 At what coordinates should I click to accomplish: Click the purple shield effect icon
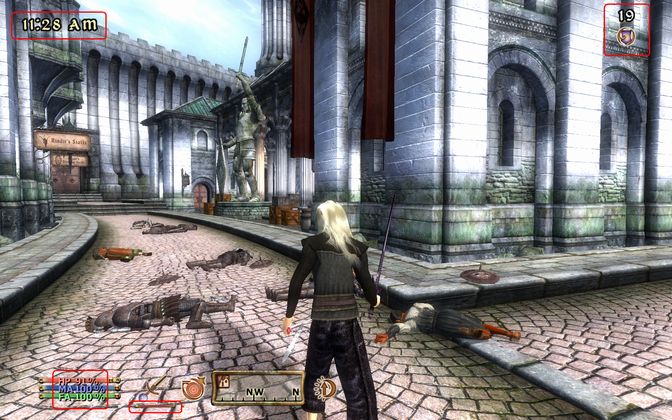click(626, 36)
